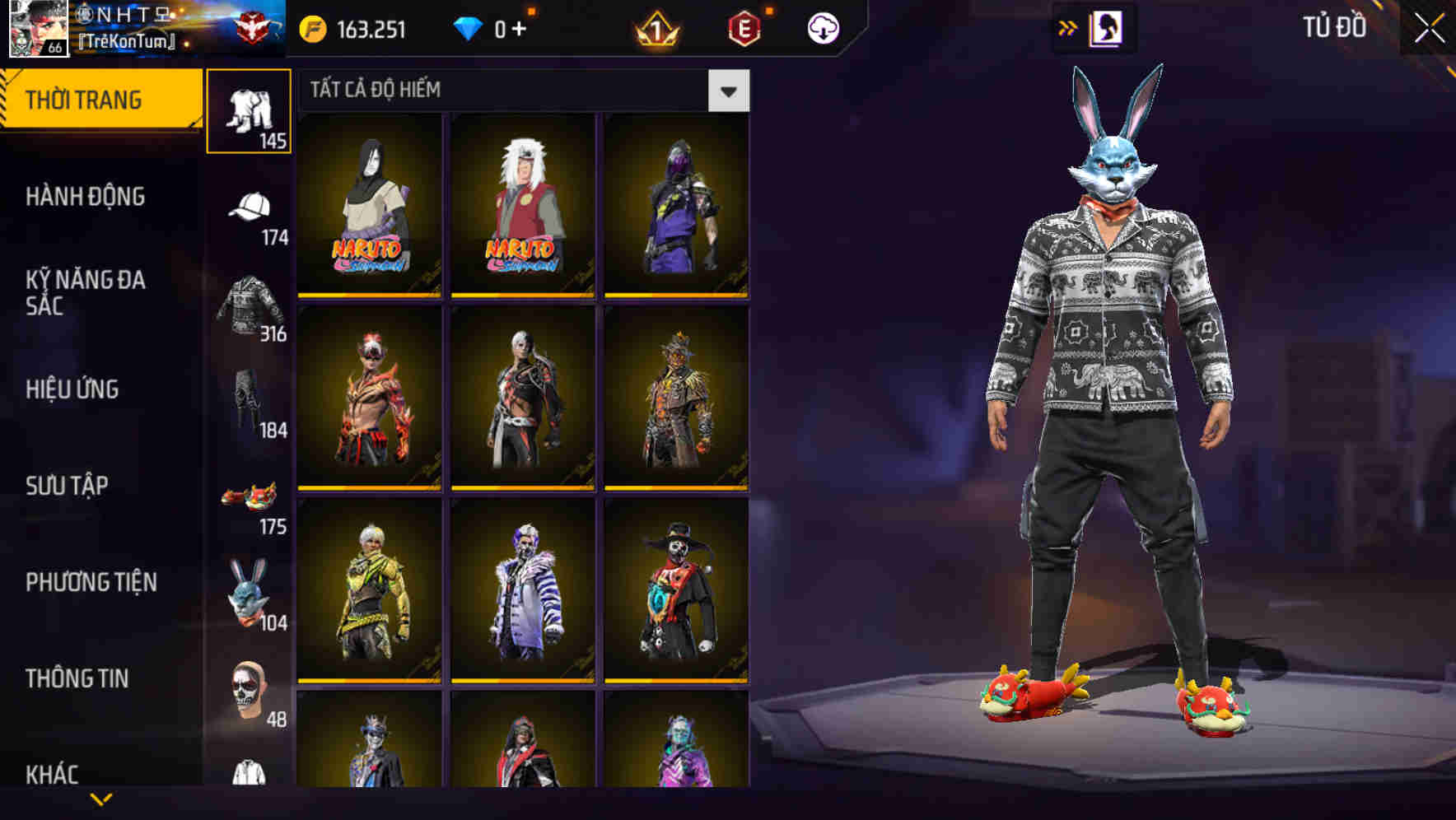Click the rank crown badge
This screenshot has width=1456, height=820.
pyautogui.click(x=653, y=29)
